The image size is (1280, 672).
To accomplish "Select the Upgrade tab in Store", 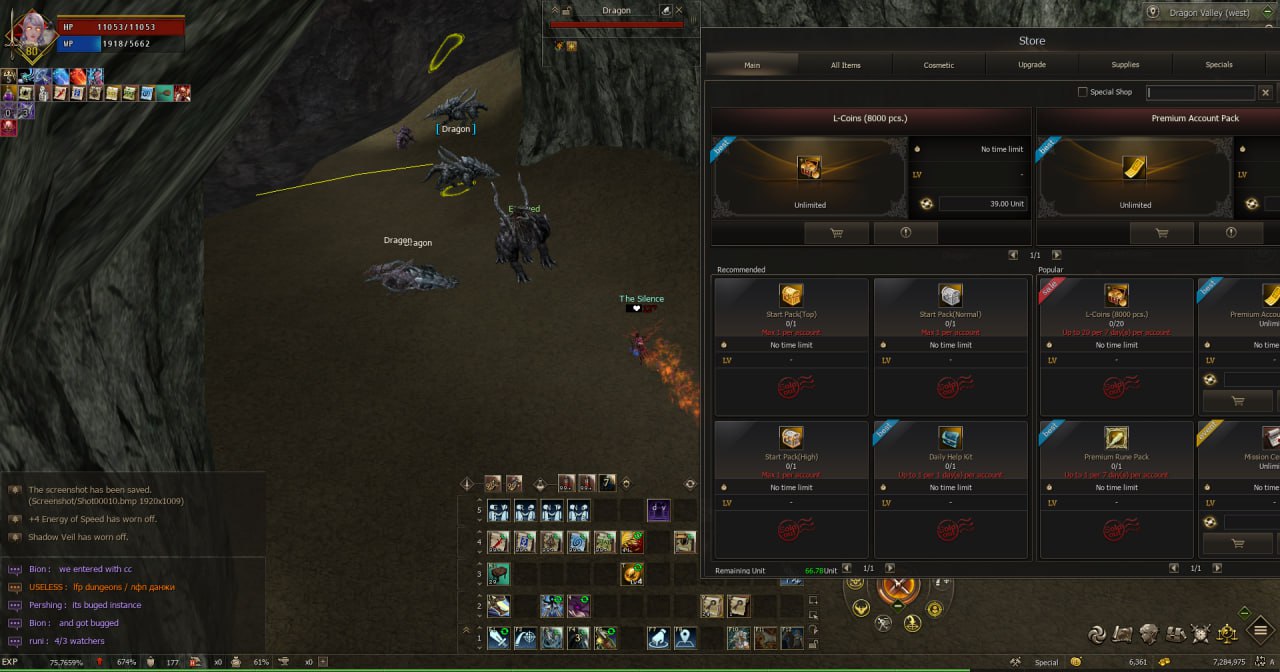I will [1032, 65].
